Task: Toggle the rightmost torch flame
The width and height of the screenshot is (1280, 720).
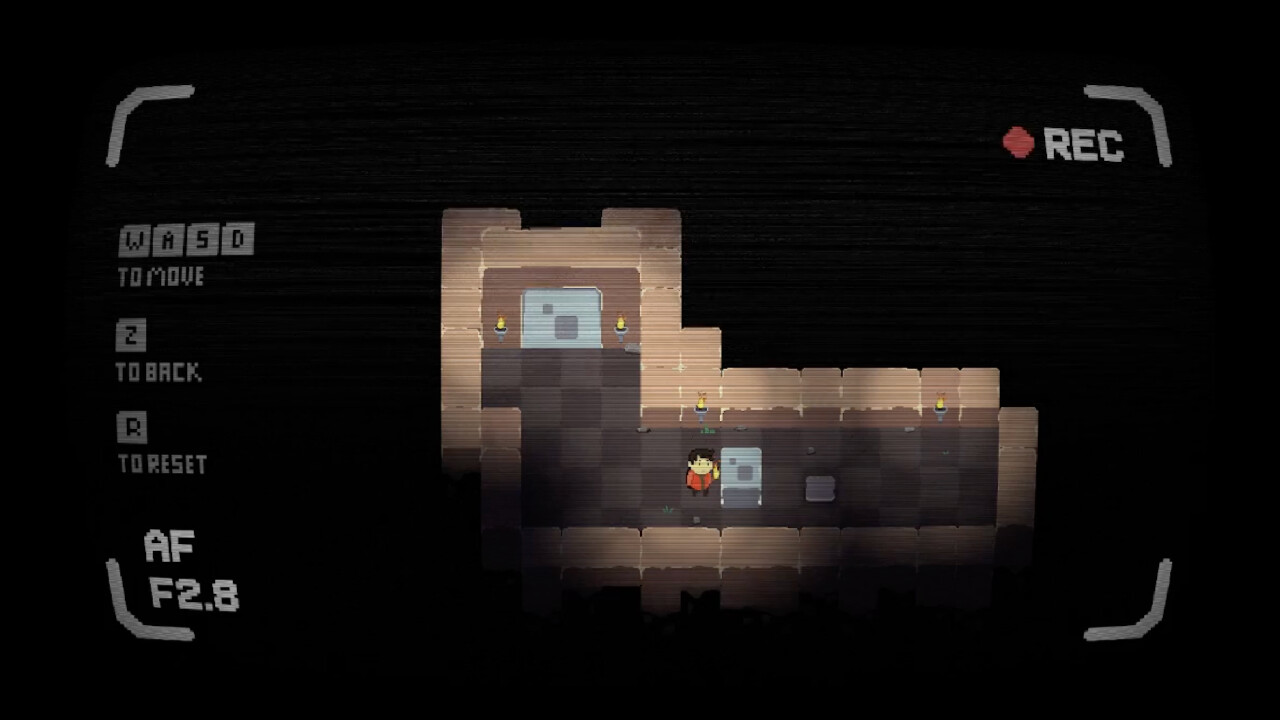Action: point(940,400)
